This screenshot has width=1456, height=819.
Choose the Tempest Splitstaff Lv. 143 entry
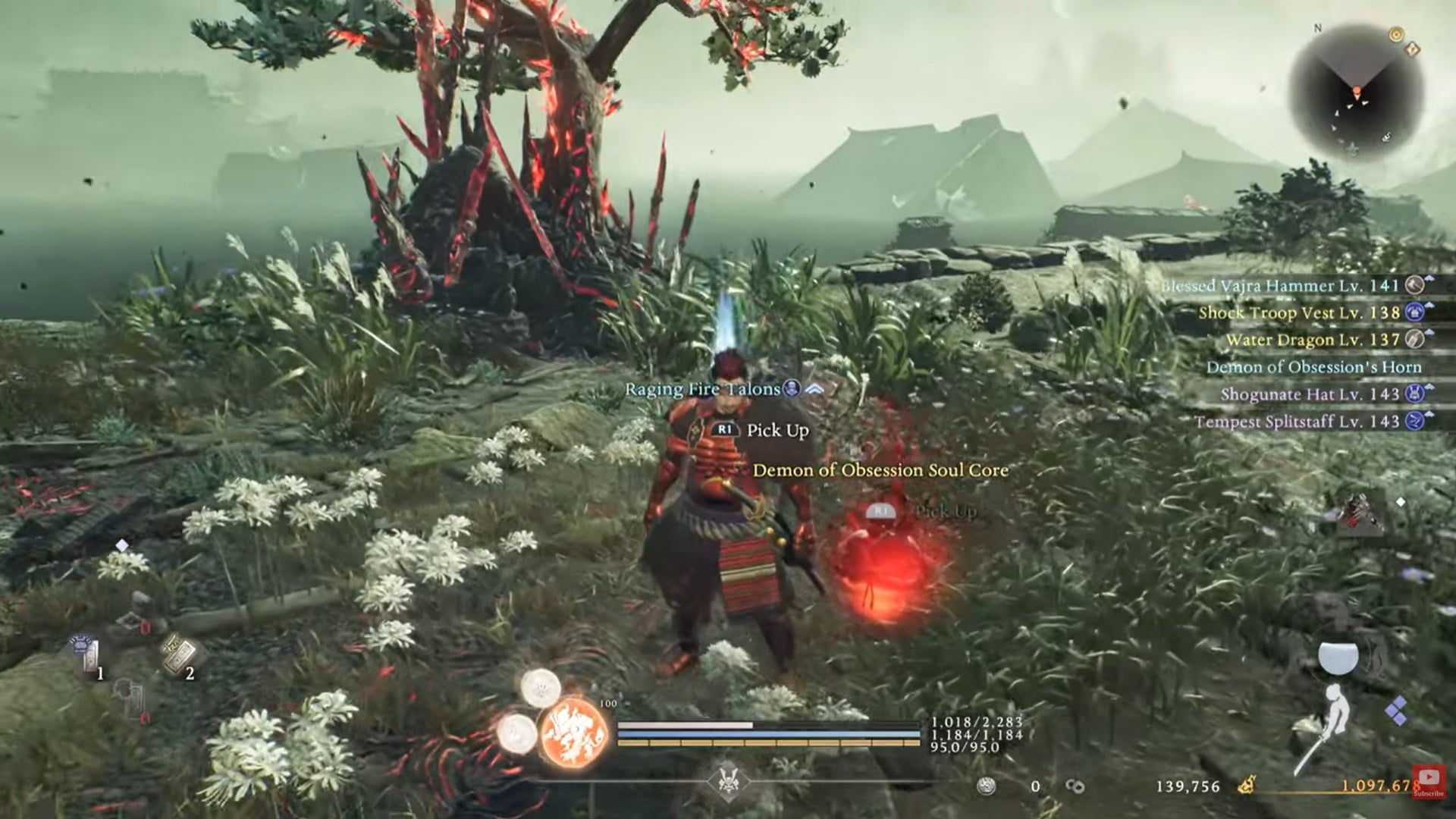click(x=1297, y=422)
